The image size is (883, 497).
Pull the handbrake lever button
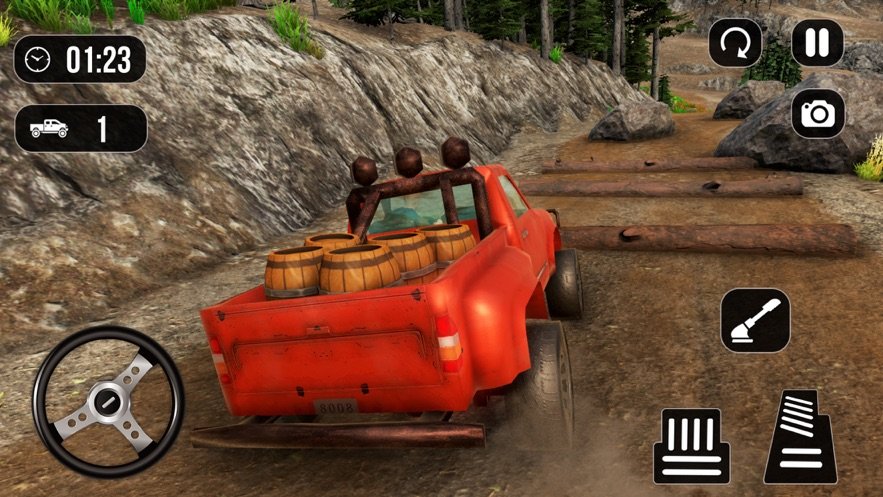click(755, 320)
